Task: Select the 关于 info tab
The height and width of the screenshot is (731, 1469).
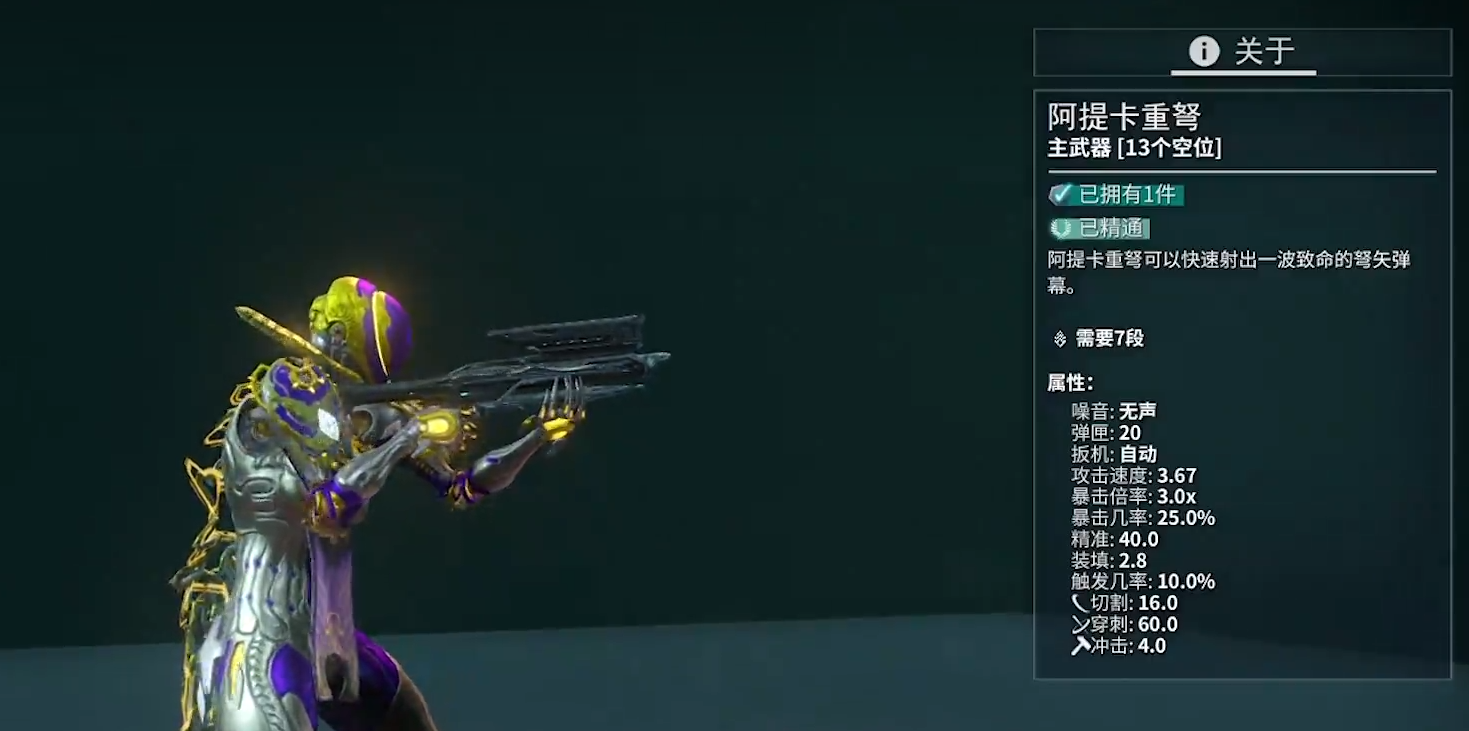Action: point(1242,52)
